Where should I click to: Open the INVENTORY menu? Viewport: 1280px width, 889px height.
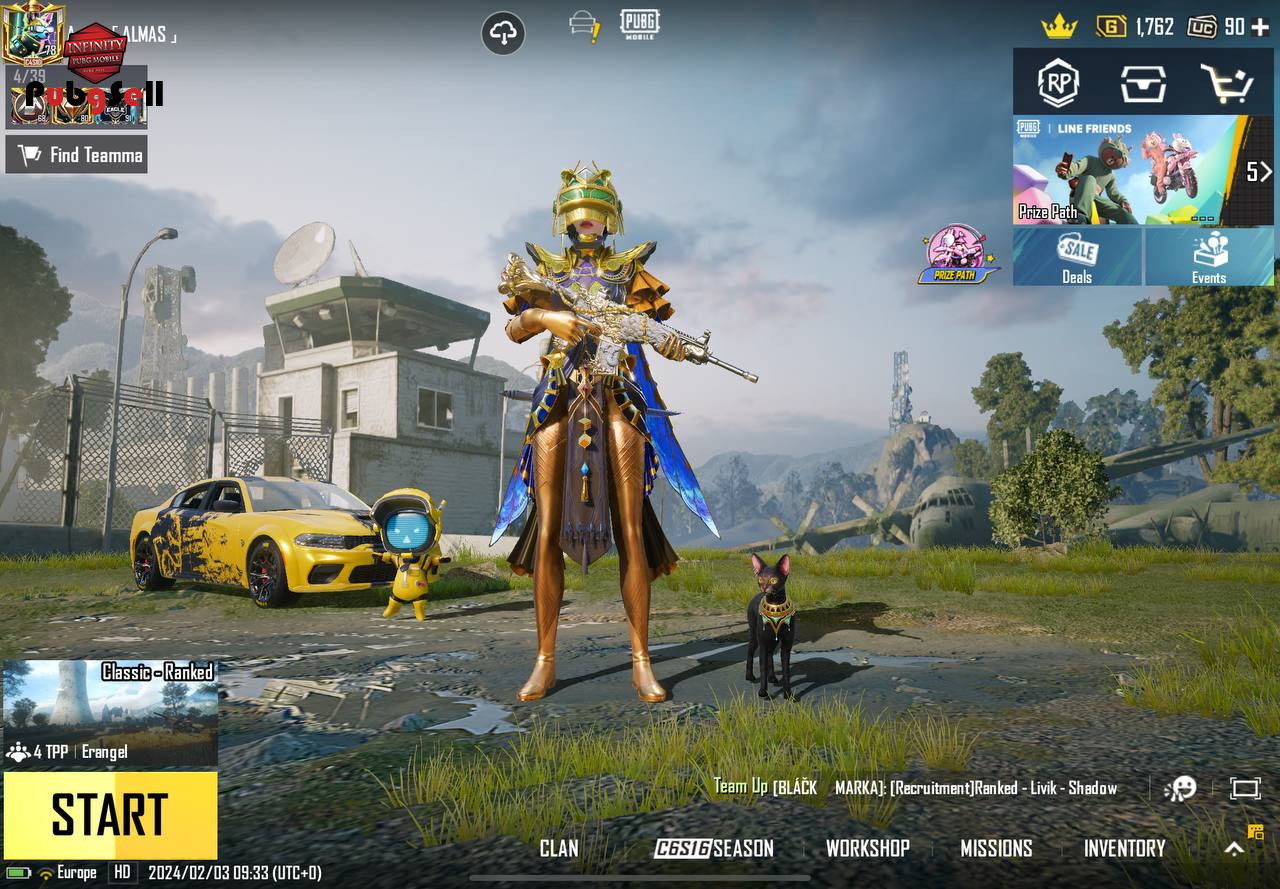click(1124, 848)
